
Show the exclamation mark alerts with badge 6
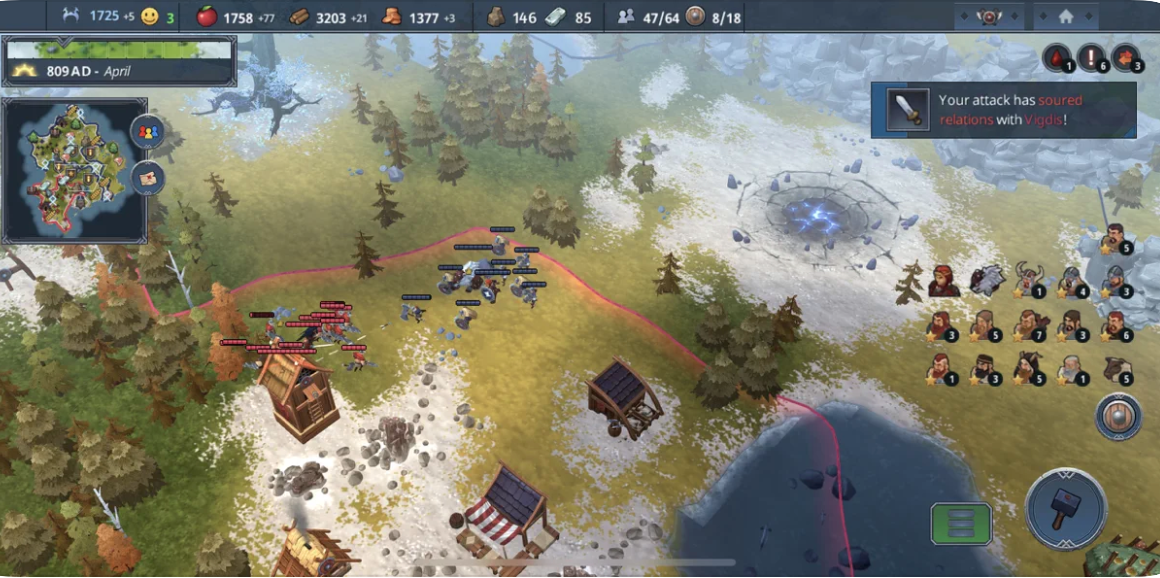(1093, 58)
